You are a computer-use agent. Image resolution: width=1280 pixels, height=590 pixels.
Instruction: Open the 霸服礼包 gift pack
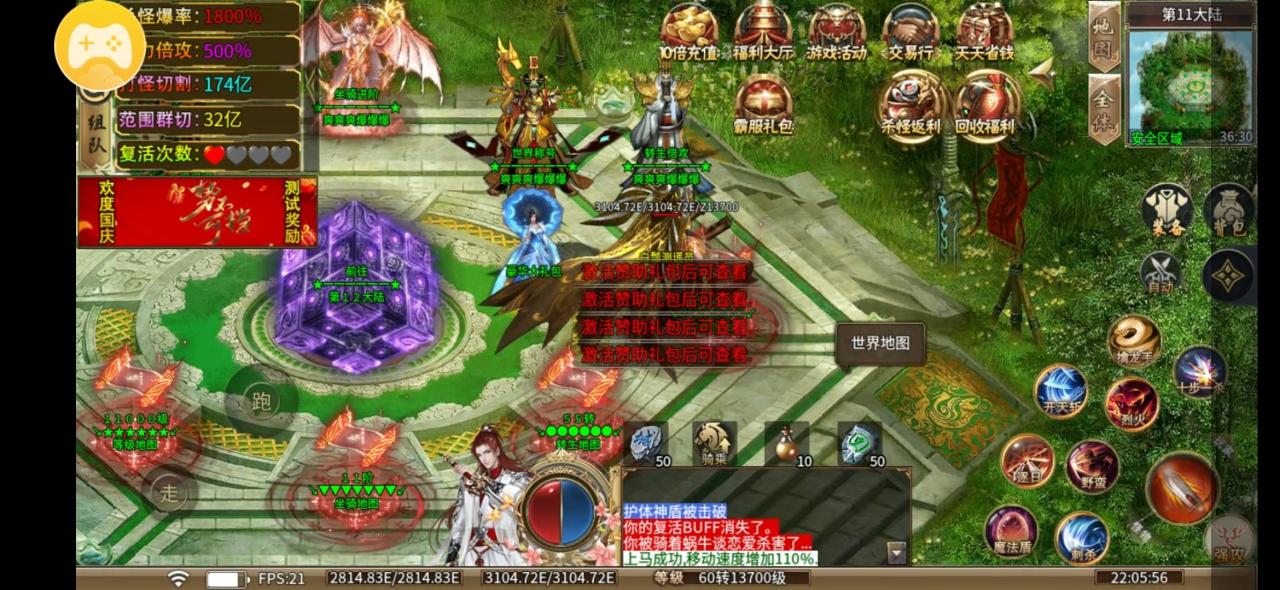click(763, 104)
